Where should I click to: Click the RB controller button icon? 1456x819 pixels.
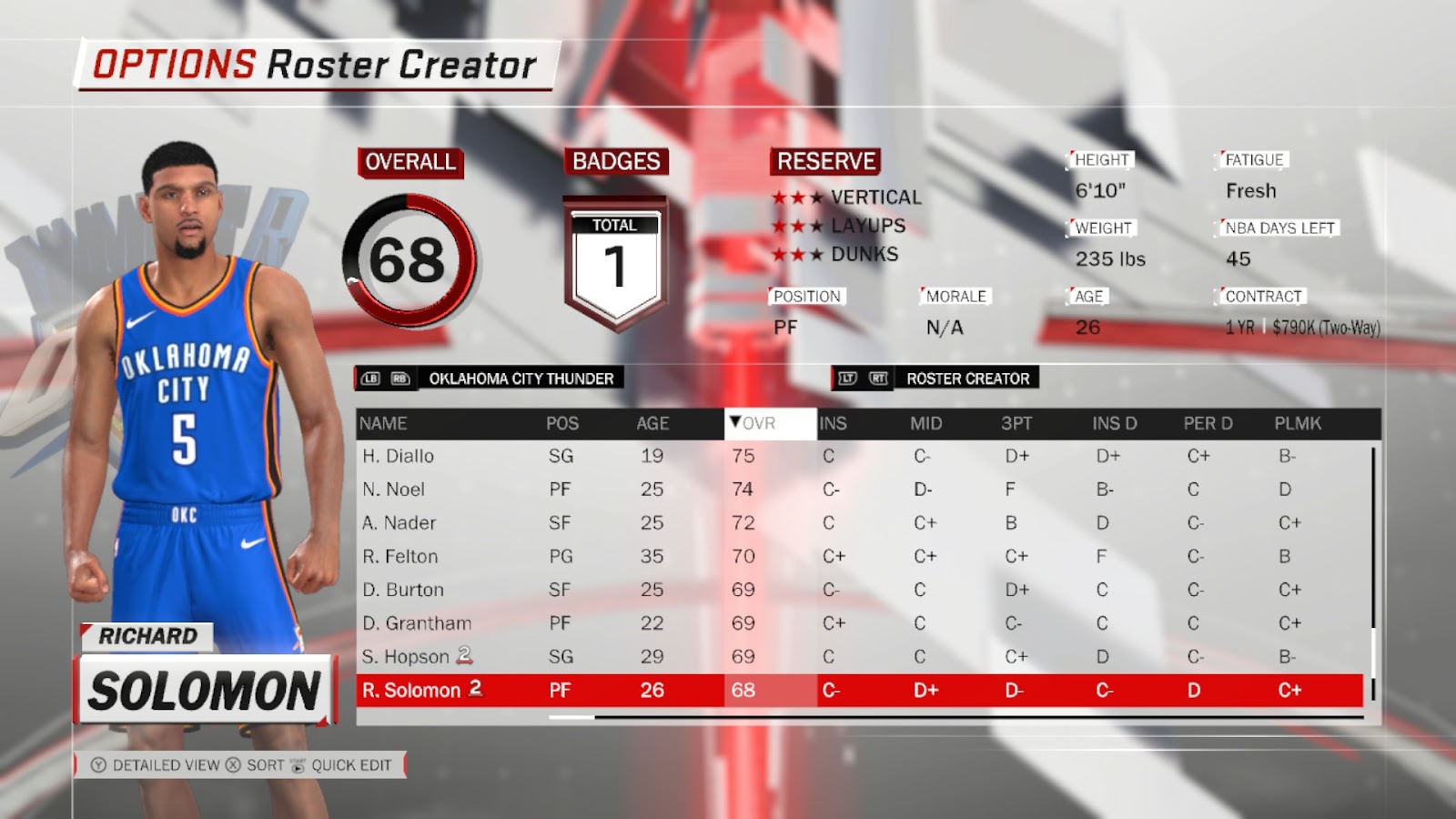tap(399, 379)
